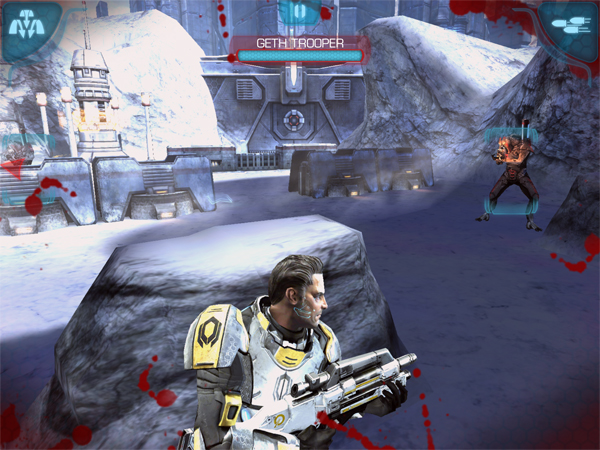Target the bracketed enemy on the right

coord(512,174)
